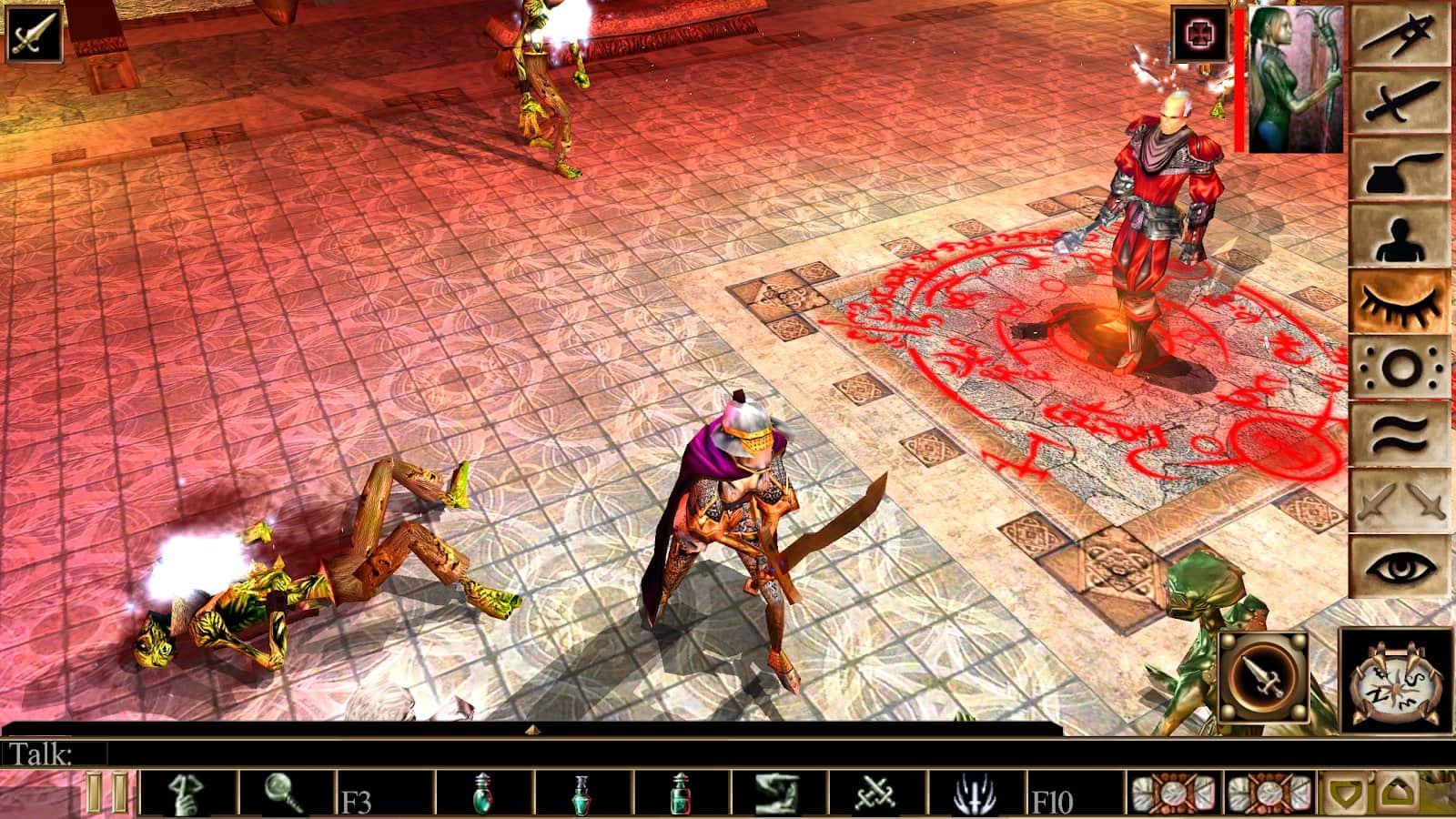Click the red cross status effect icon
The image size is (1456, 819).
[x=1199, y=35]
